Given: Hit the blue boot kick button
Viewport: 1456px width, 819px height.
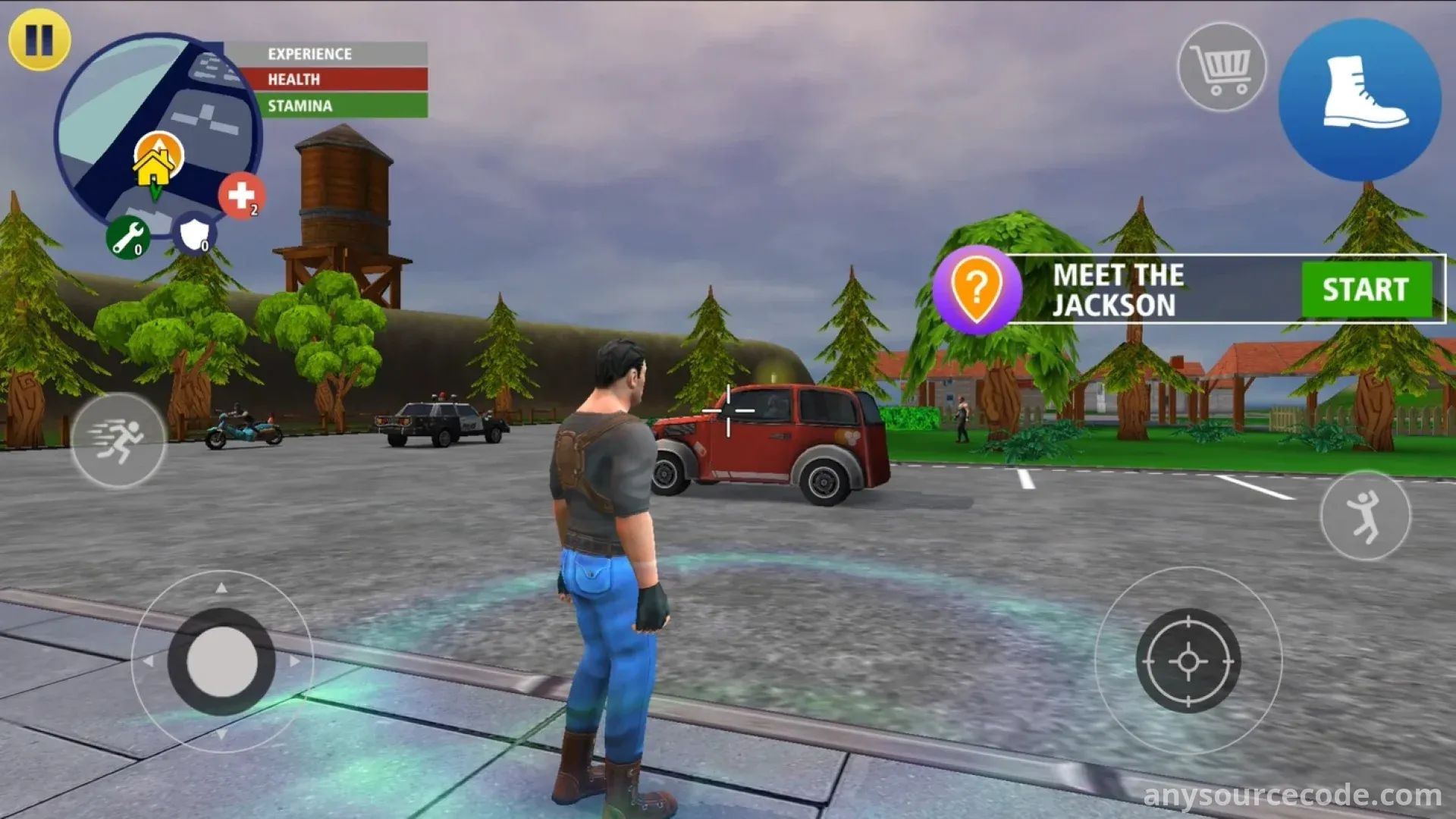Looking at the screenshot, I should (x=1360, y=100).
